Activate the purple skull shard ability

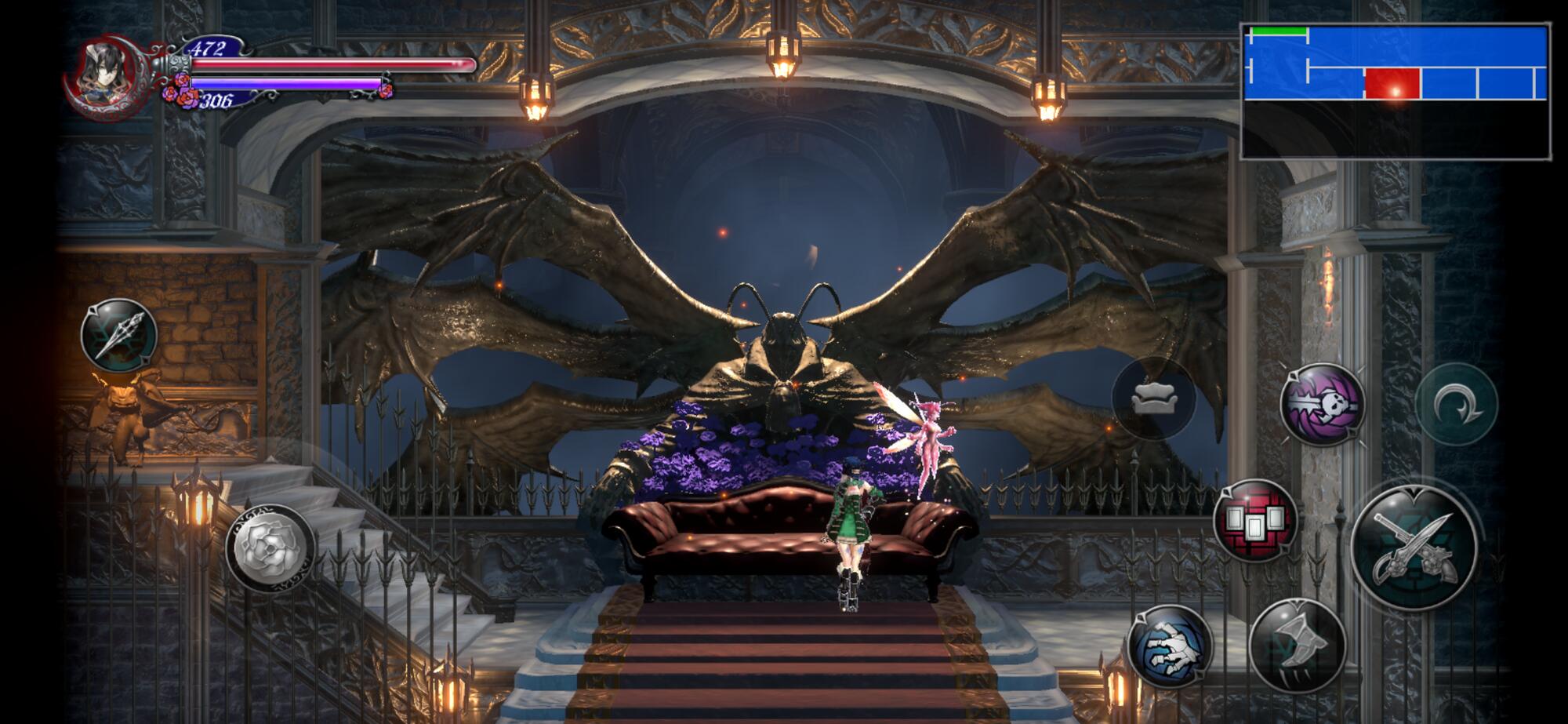pyautogui.click(x=1322, y=403)
